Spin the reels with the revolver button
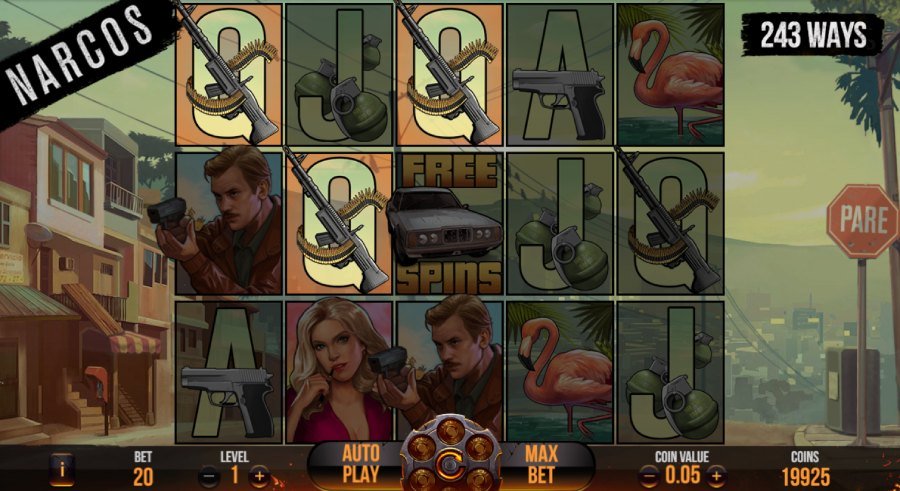This screenshot has width=900, height=491. pos(450,465)
